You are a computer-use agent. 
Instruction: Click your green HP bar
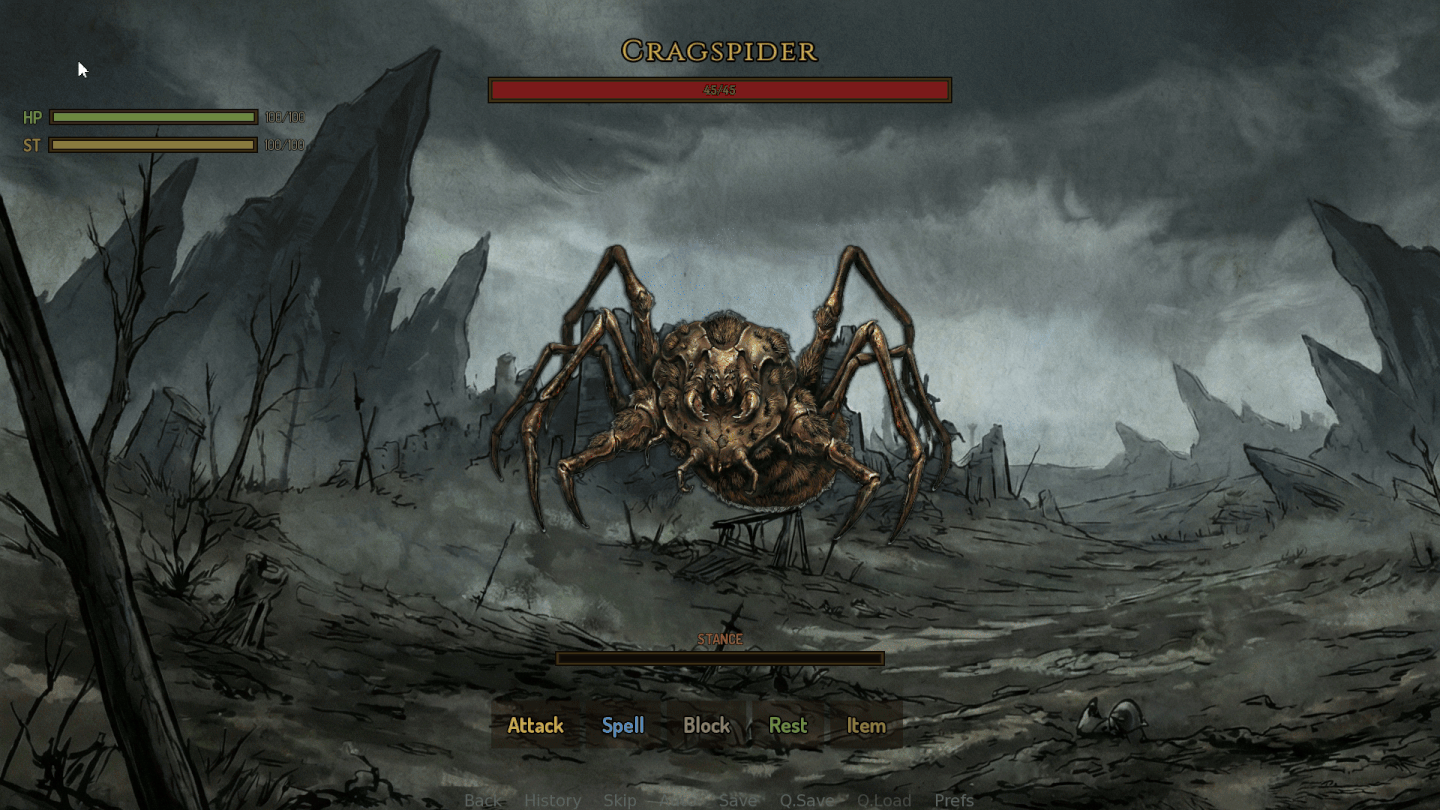tap(154, 117)
